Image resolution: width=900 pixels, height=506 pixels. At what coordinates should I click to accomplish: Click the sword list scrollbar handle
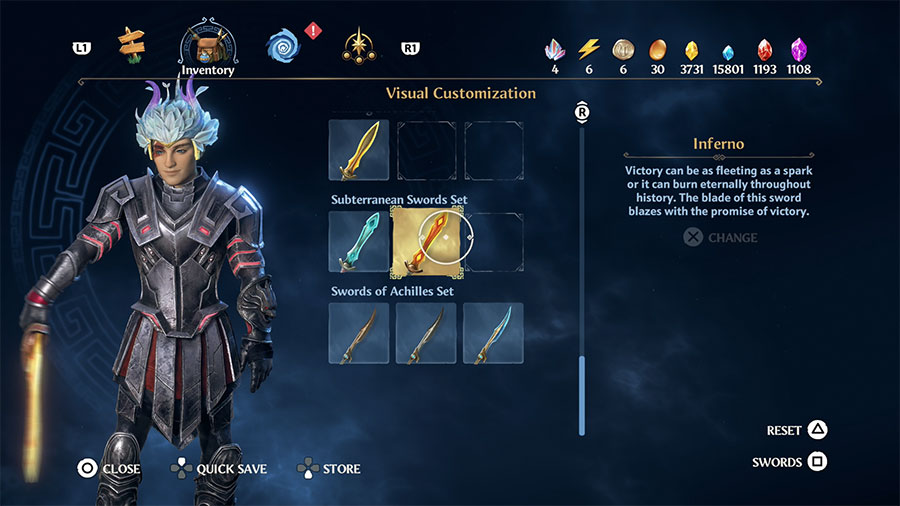[x=581, y=393]
